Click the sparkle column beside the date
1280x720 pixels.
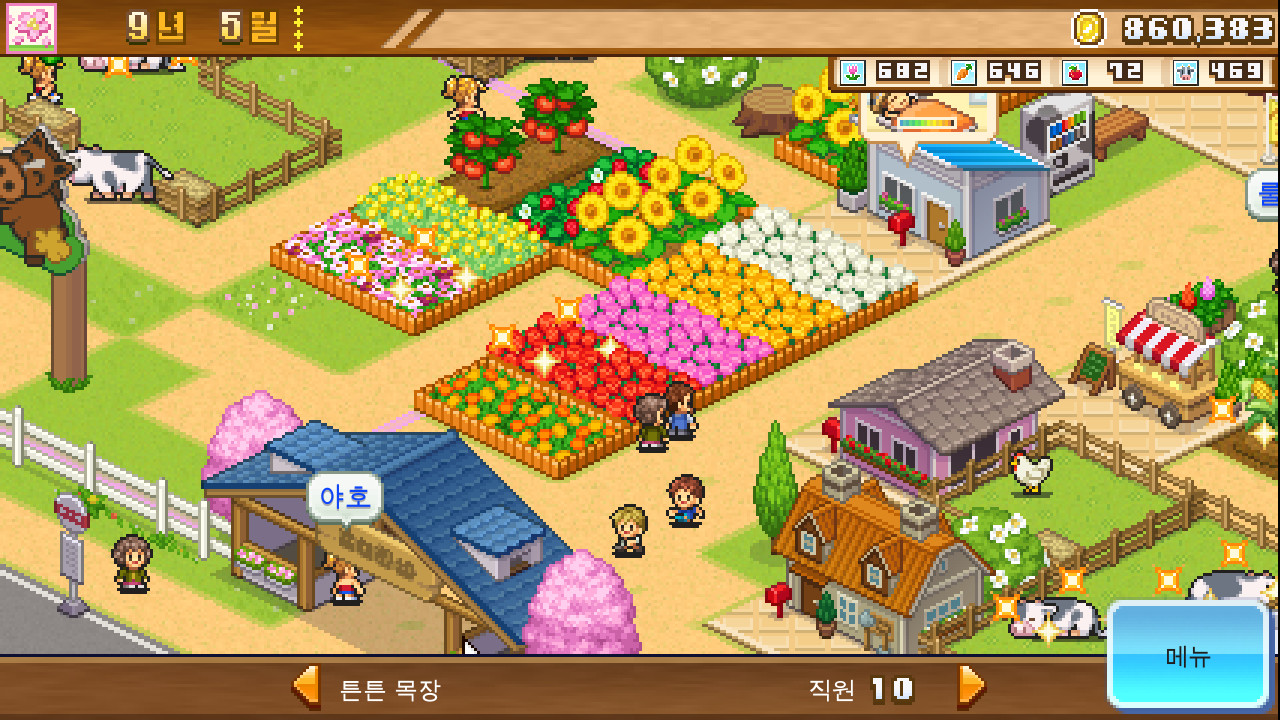point(297,28)
